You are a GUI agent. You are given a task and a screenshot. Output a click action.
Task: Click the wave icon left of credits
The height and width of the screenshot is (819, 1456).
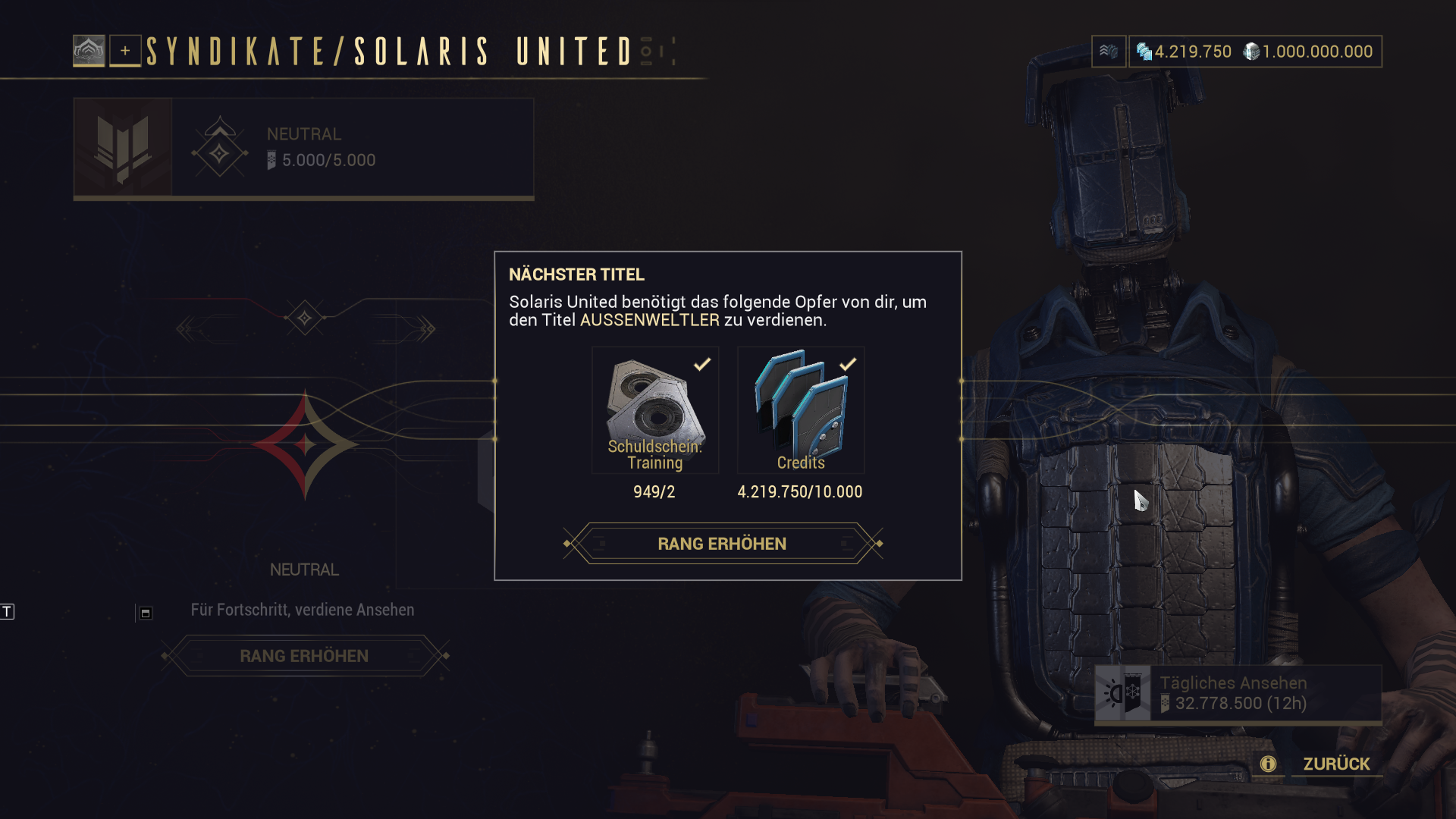(x=1109, y=52)
